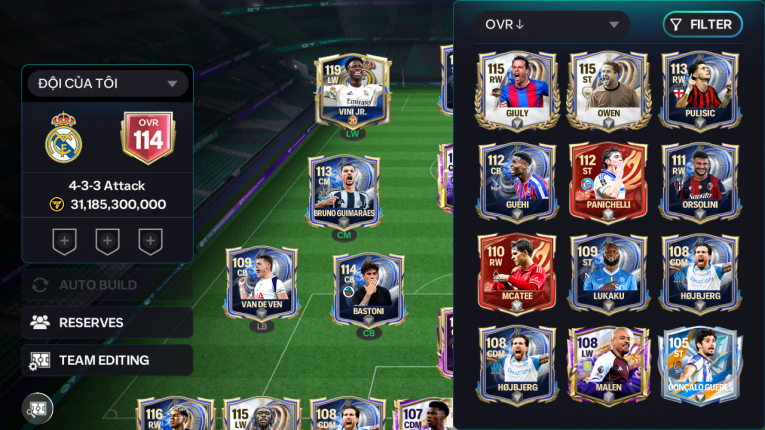The height and width of the screenshot is (430, 765).
Task: Pick the Guehi player card
Action: [516, 180]
